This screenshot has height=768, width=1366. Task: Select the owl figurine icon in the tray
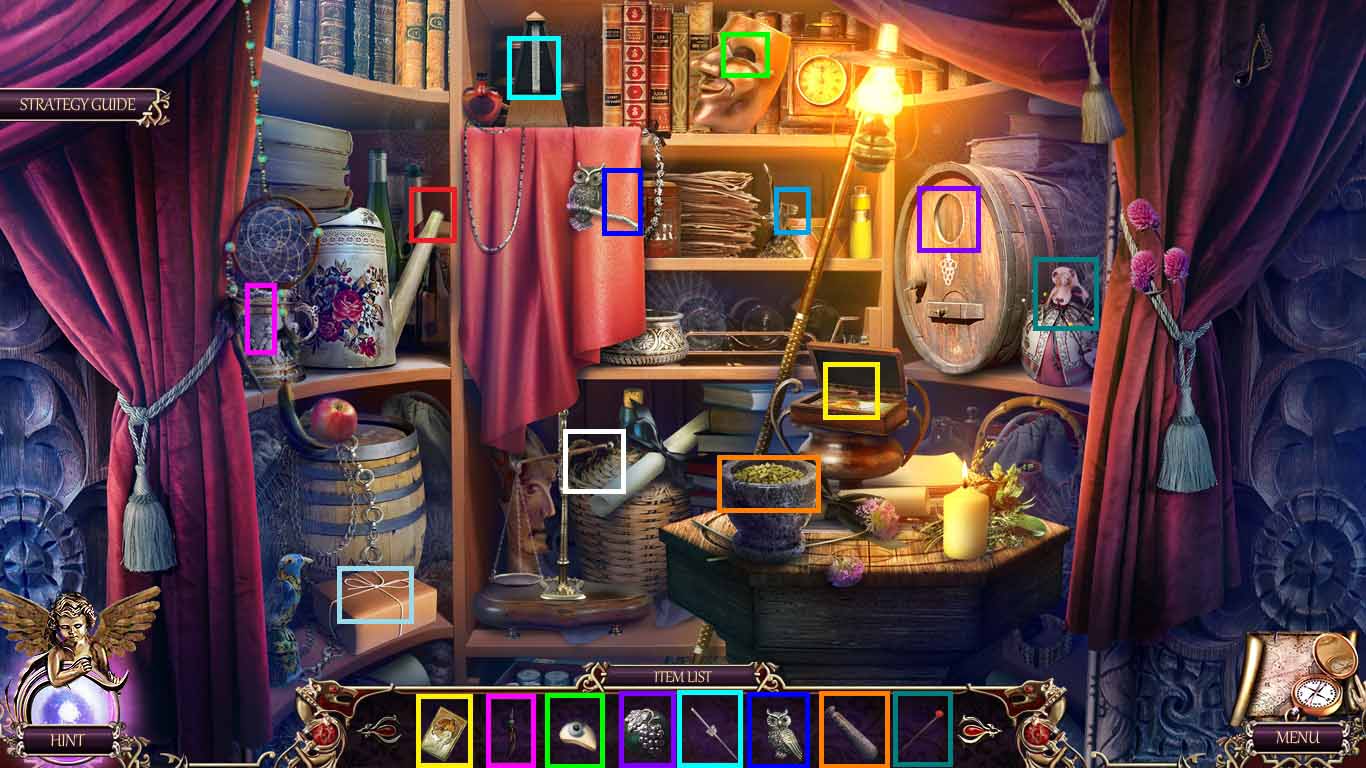(x=778, y=731)
